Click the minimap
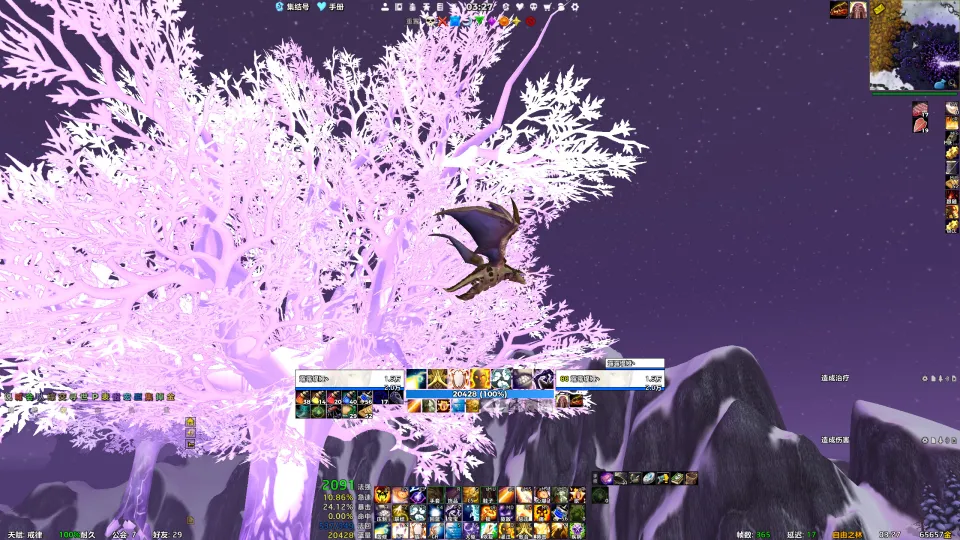This screenshot has width=960, height=540. pyautogui.click(x=914, y=45)
